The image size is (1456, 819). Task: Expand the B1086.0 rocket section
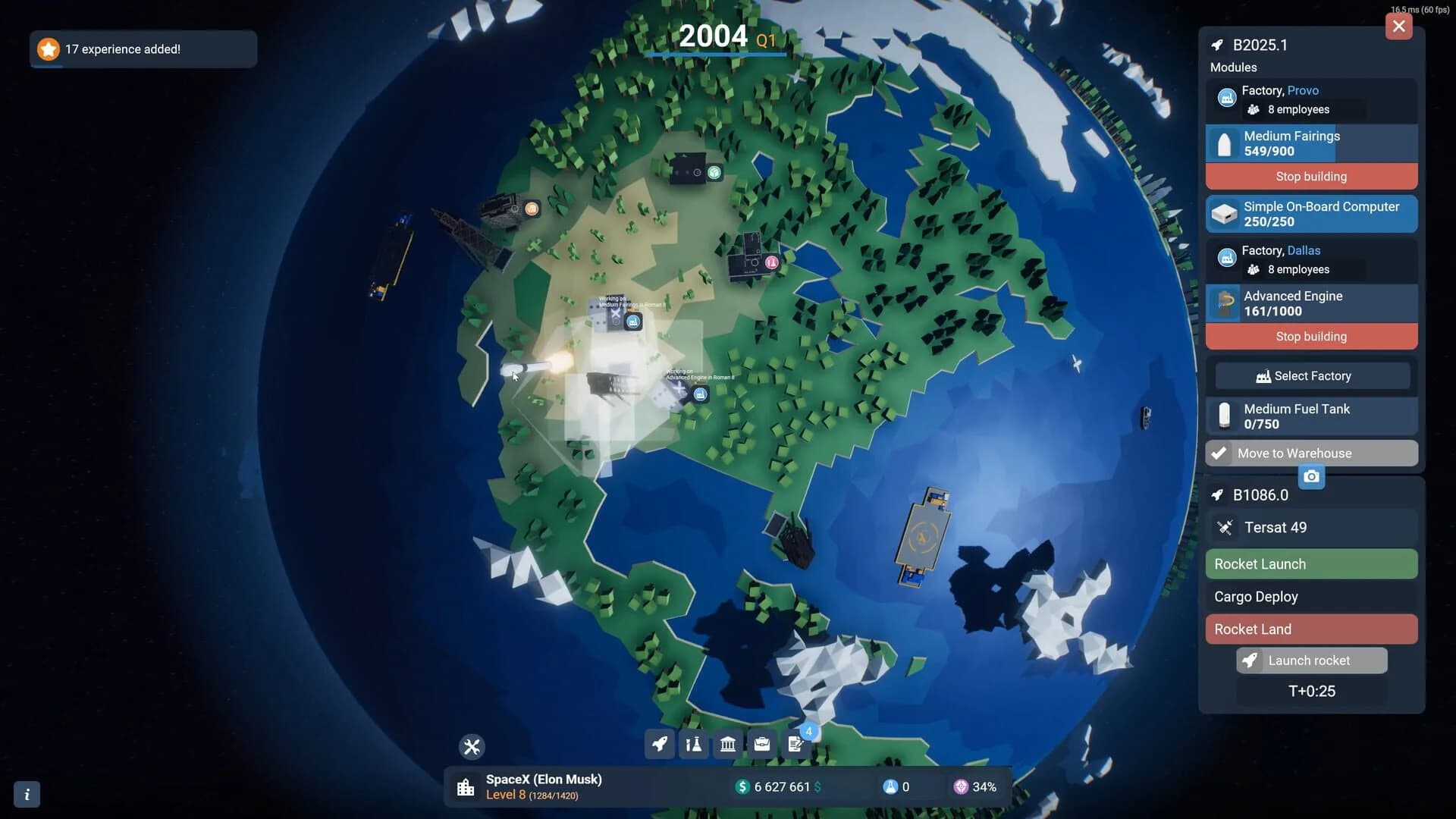[1260, 494]
